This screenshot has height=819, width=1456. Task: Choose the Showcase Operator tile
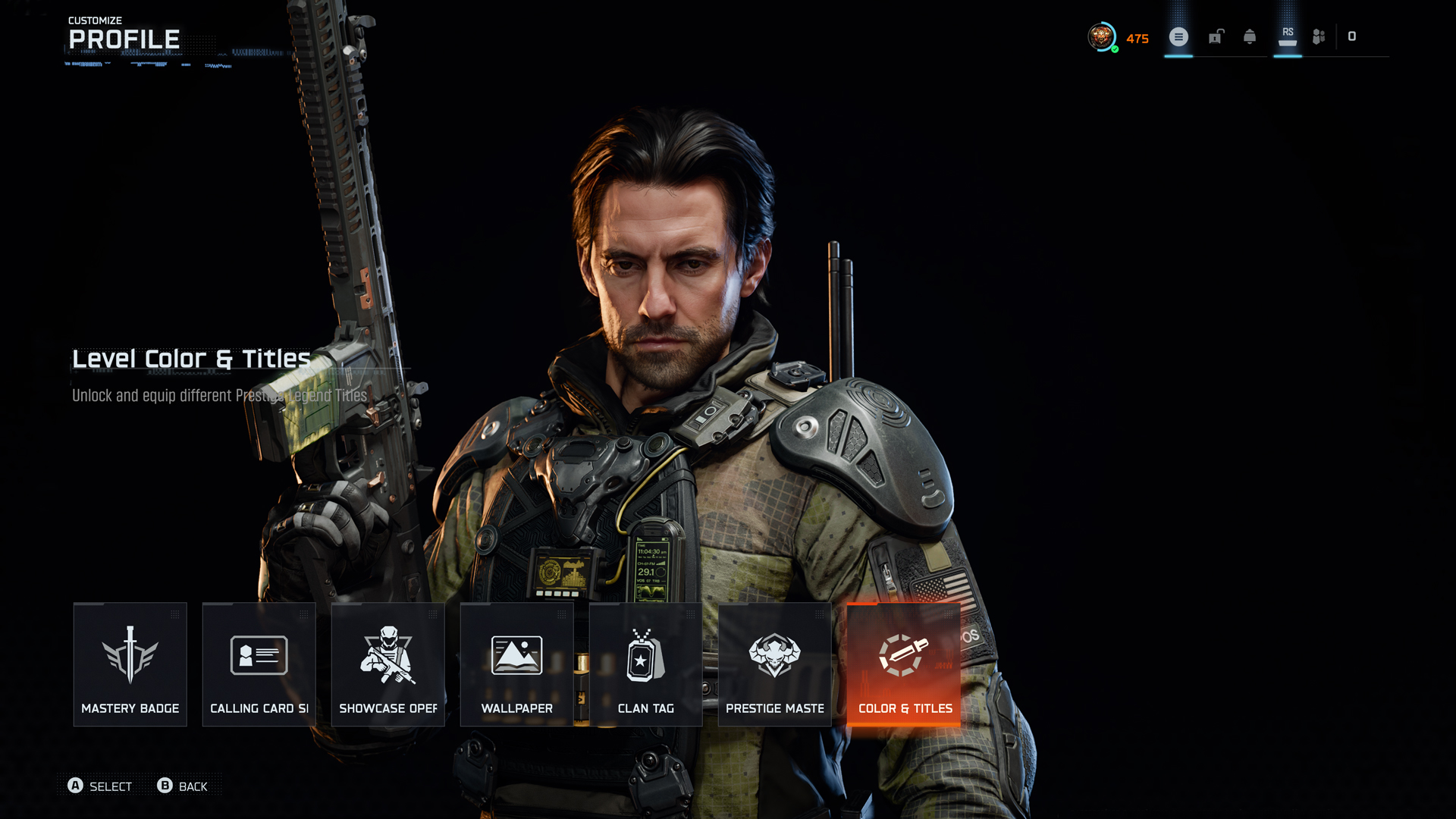tap(388, 664)
